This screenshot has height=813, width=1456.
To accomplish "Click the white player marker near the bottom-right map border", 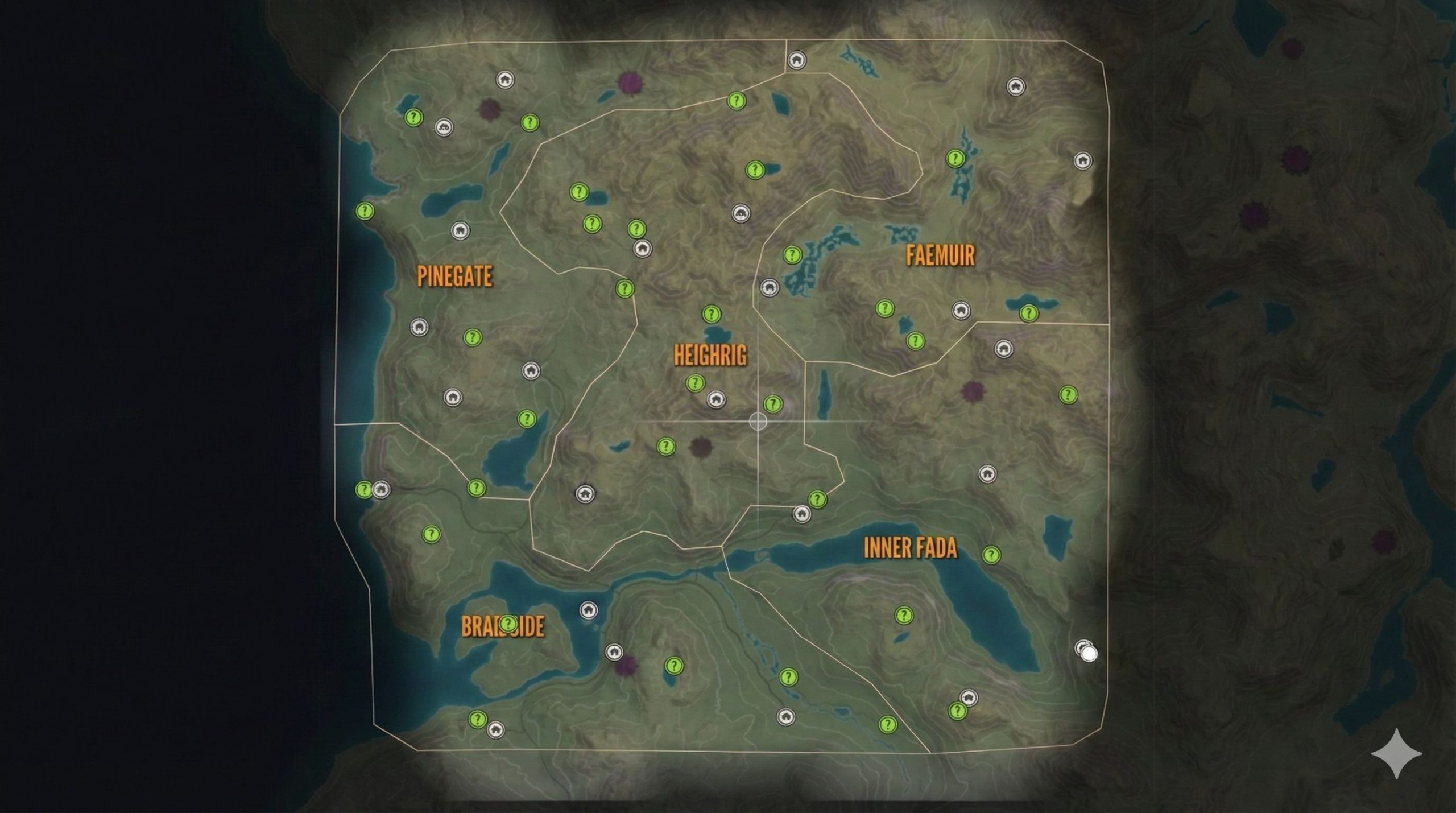I will coord(1087,653).
